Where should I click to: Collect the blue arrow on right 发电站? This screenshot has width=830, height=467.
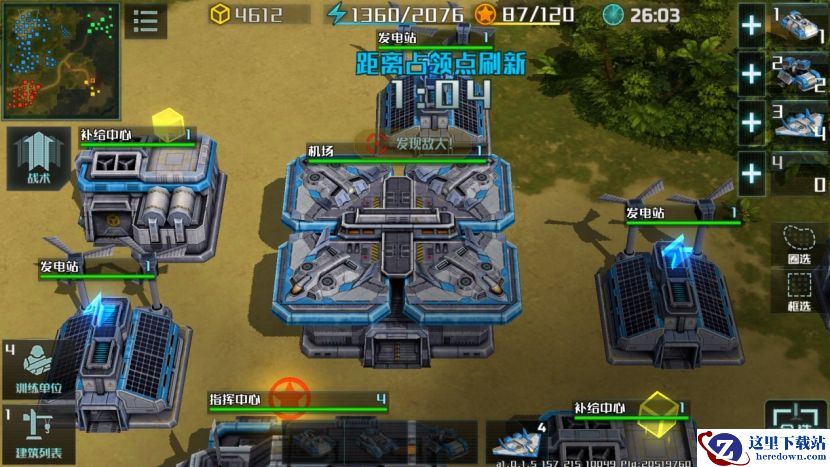677,252
